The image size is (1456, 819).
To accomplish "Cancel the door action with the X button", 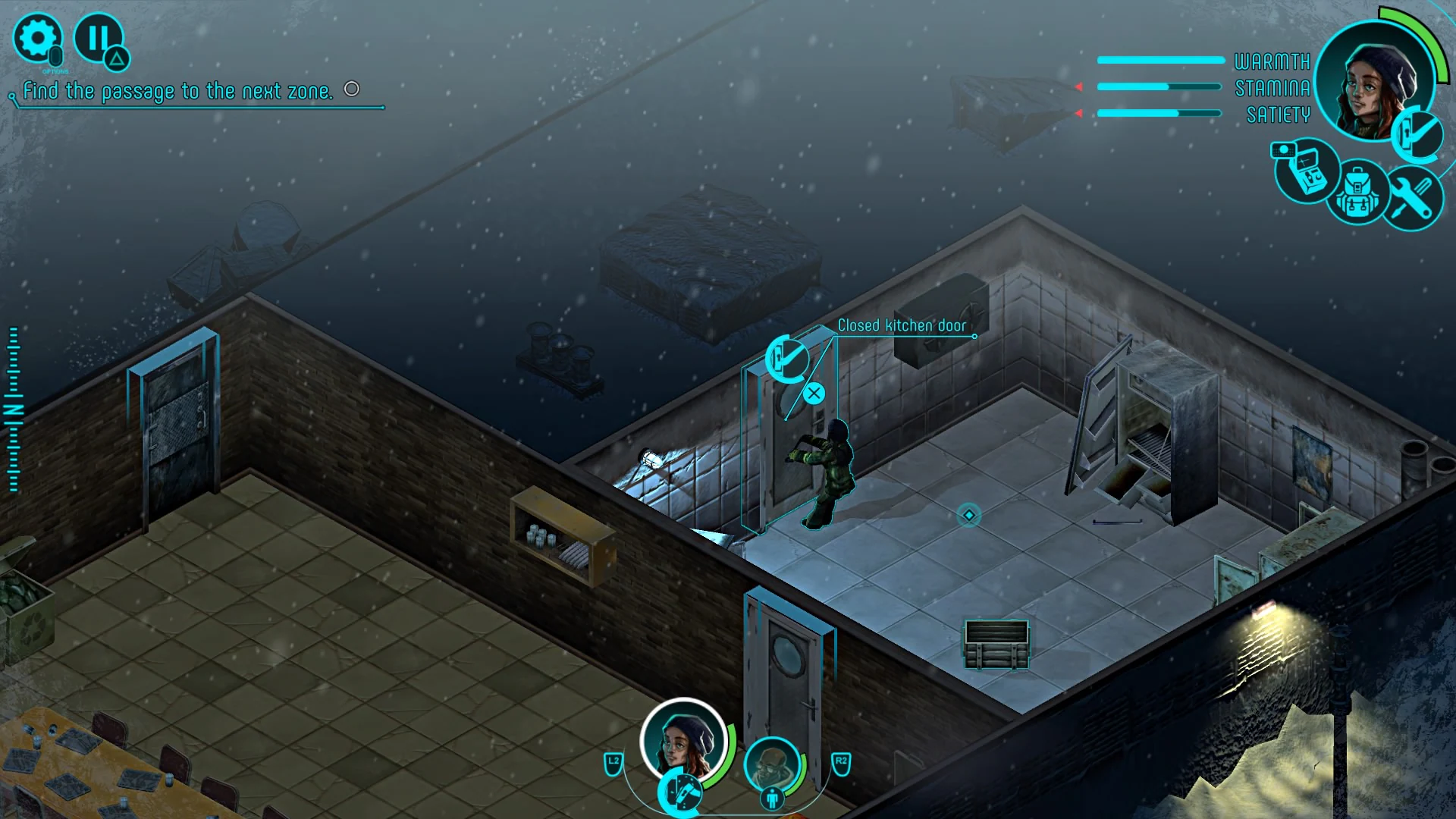I will (x=814, y=392).
